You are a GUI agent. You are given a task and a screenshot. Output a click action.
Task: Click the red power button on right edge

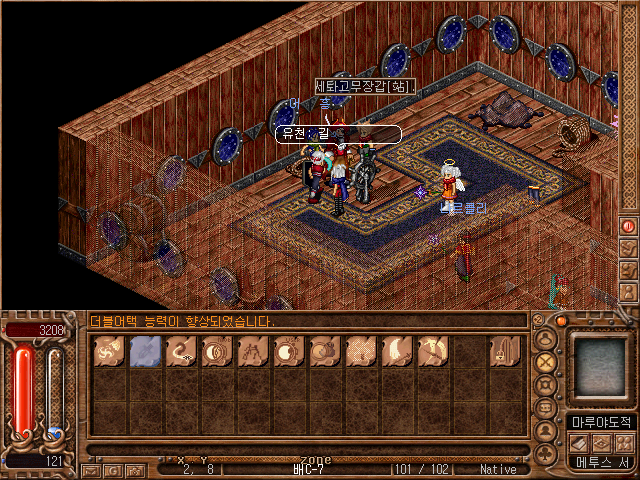pos(629,226)
